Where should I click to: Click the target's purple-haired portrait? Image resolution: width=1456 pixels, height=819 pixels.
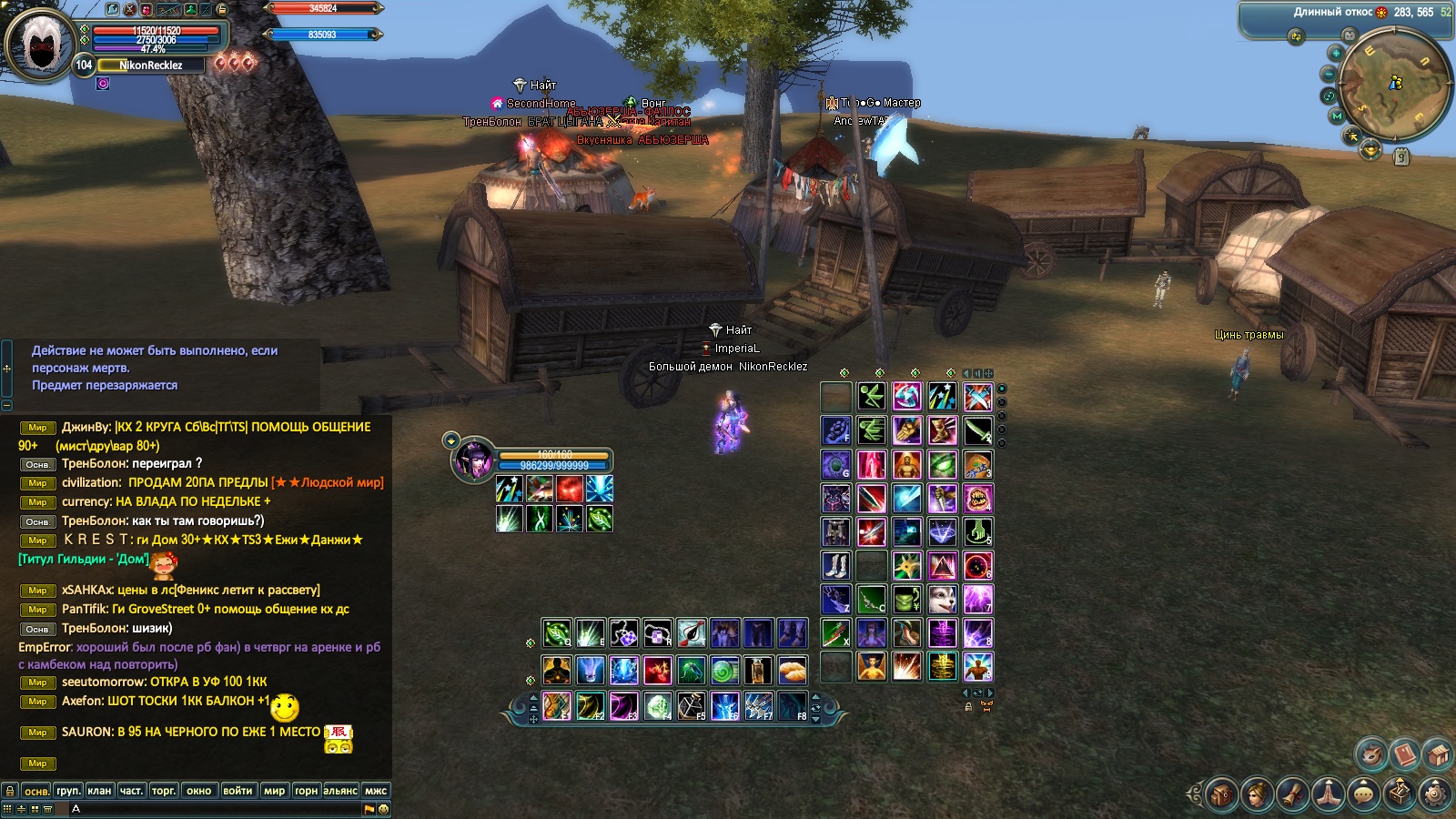[474, 460]
